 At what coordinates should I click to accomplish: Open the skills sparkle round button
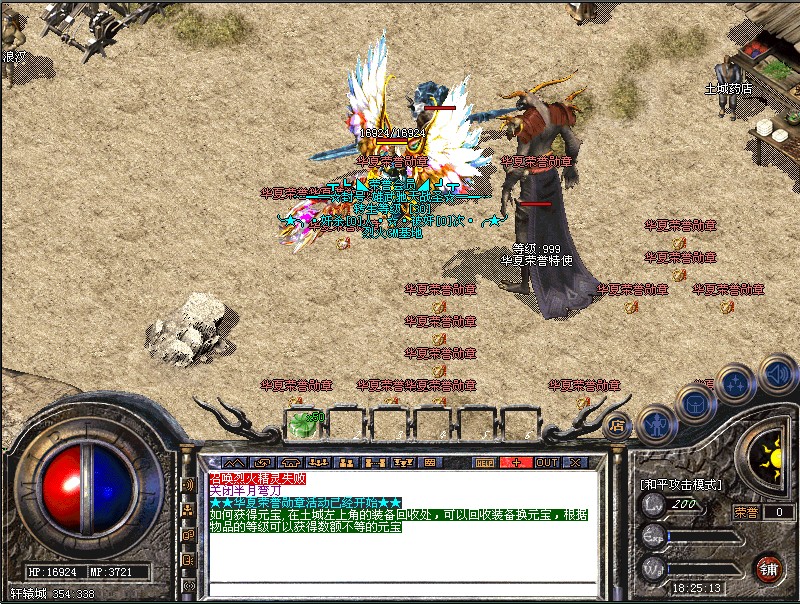coord(735,381)
